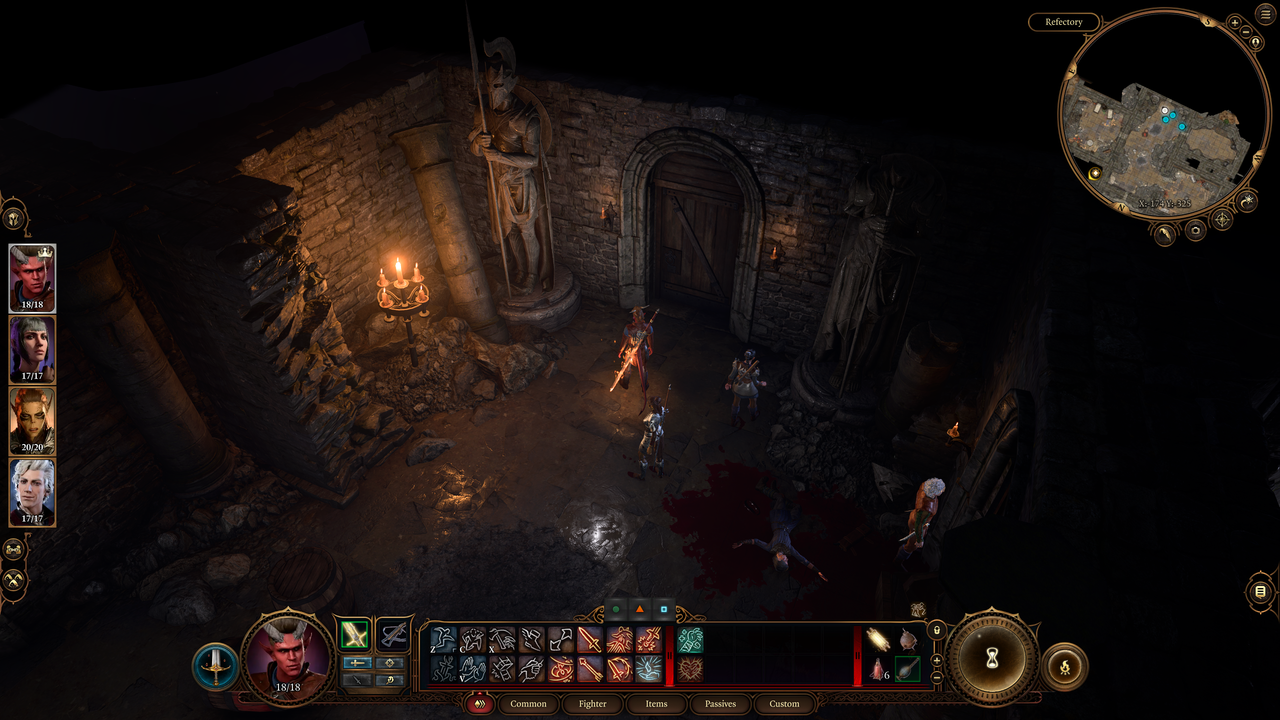Show the Items hotbar tab
The width and height of the screenshot is (1280, 720).
pyautogui.click(x=656, y=704)
